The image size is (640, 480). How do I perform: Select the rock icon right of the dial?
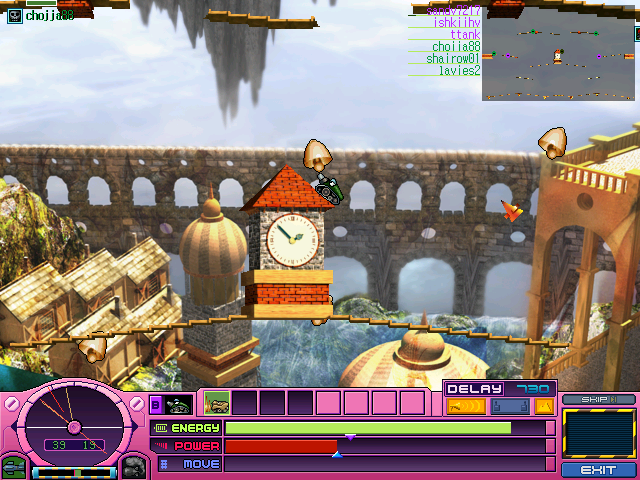(x=134, y=466)
